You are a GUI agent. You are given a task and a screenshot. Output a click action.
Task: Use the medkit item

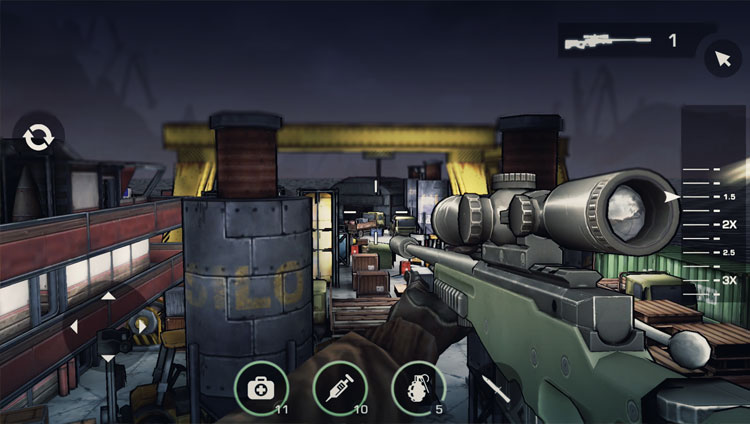(x=260, y=386)
